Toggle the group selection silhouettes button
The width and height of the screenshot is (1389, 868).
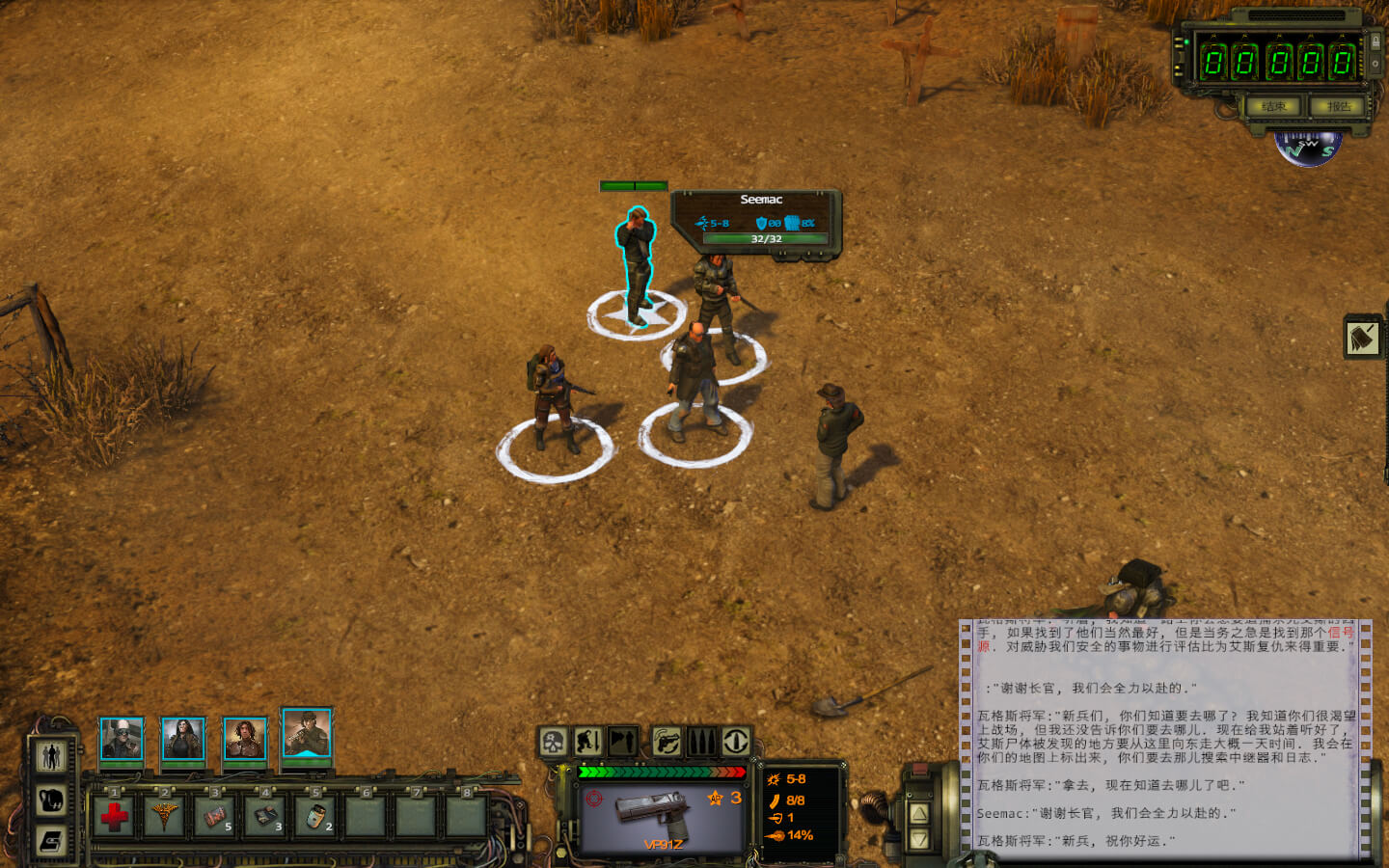tap(51, 757)
